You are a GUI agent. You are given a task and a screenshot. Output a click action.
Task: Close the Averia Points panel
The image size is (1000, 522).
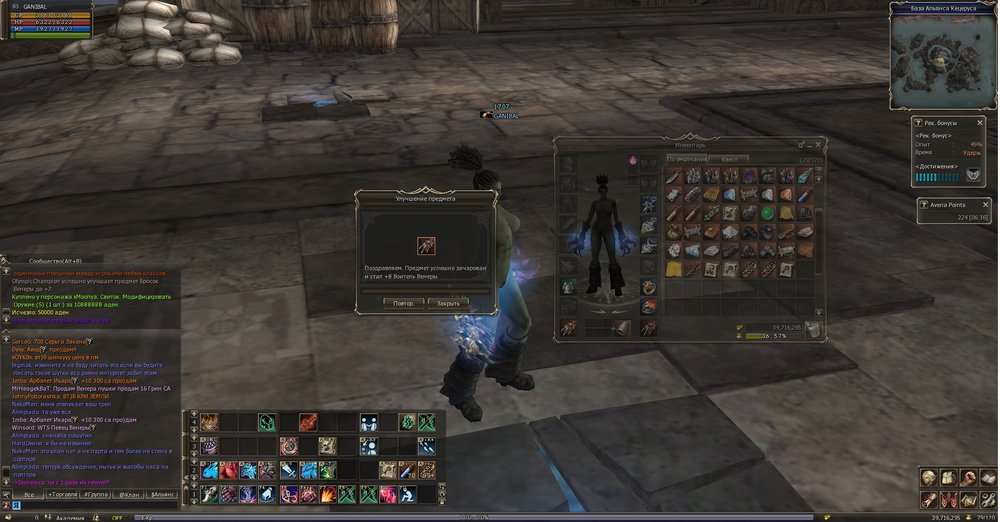[x=986, y=204]
